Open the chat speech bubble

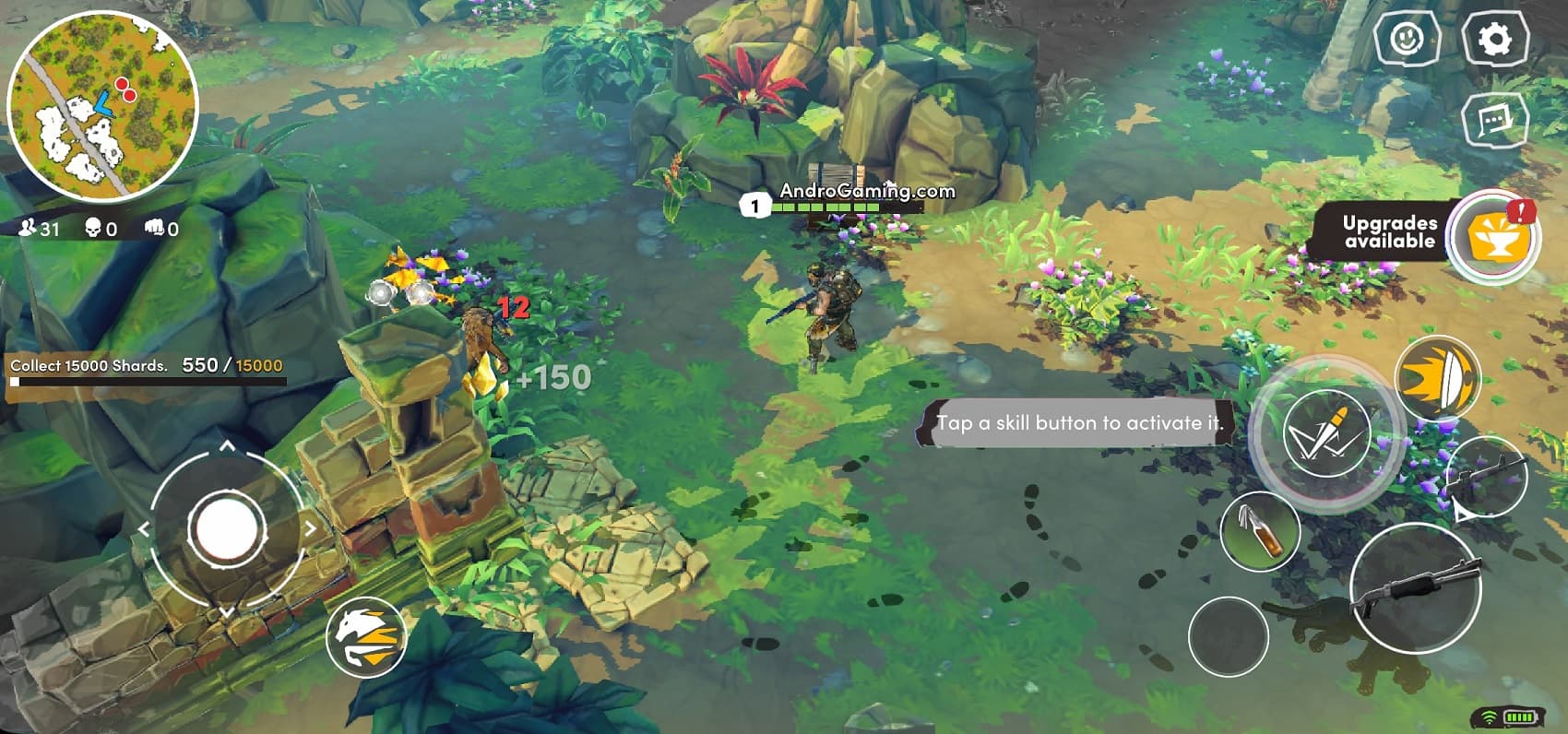point(1494,121)
